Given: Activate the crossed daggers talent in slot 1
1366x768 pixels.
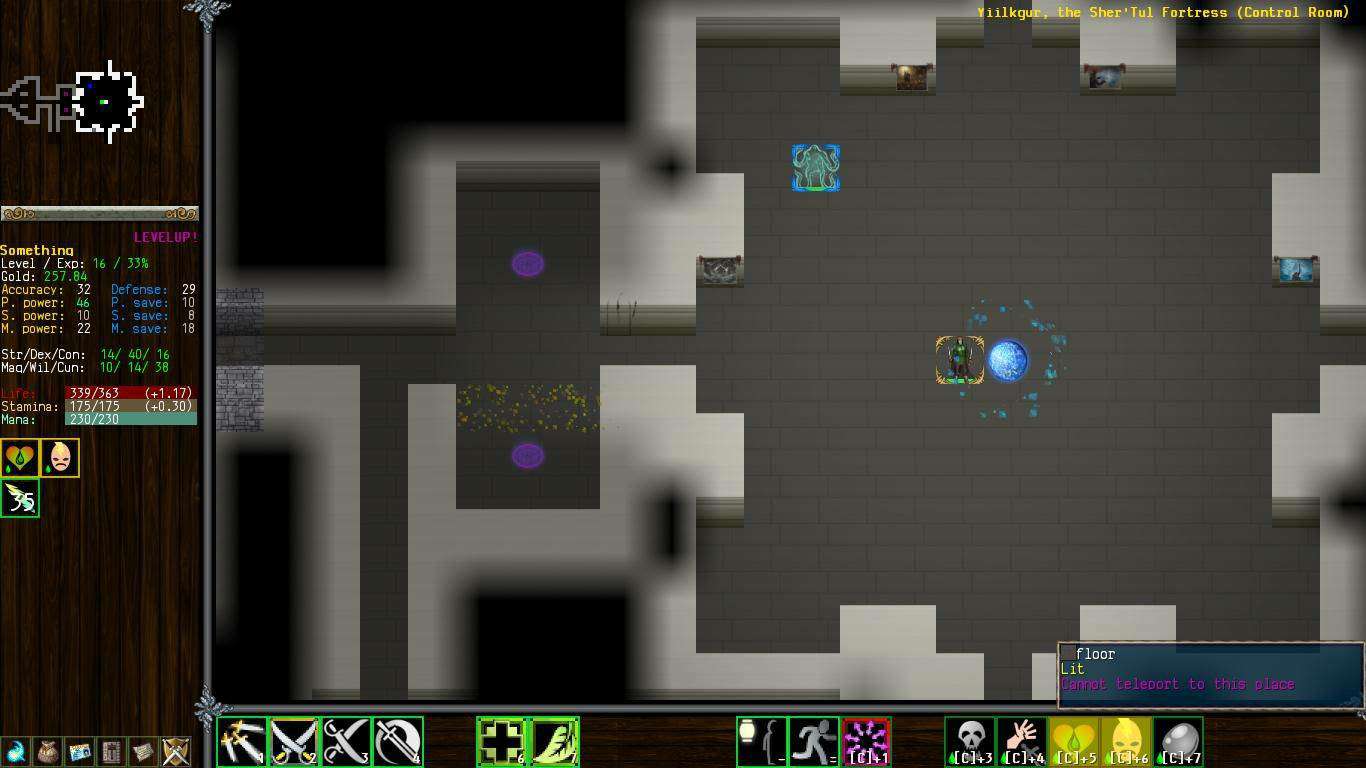Looking at the screenshot, I should click(243, 742).
